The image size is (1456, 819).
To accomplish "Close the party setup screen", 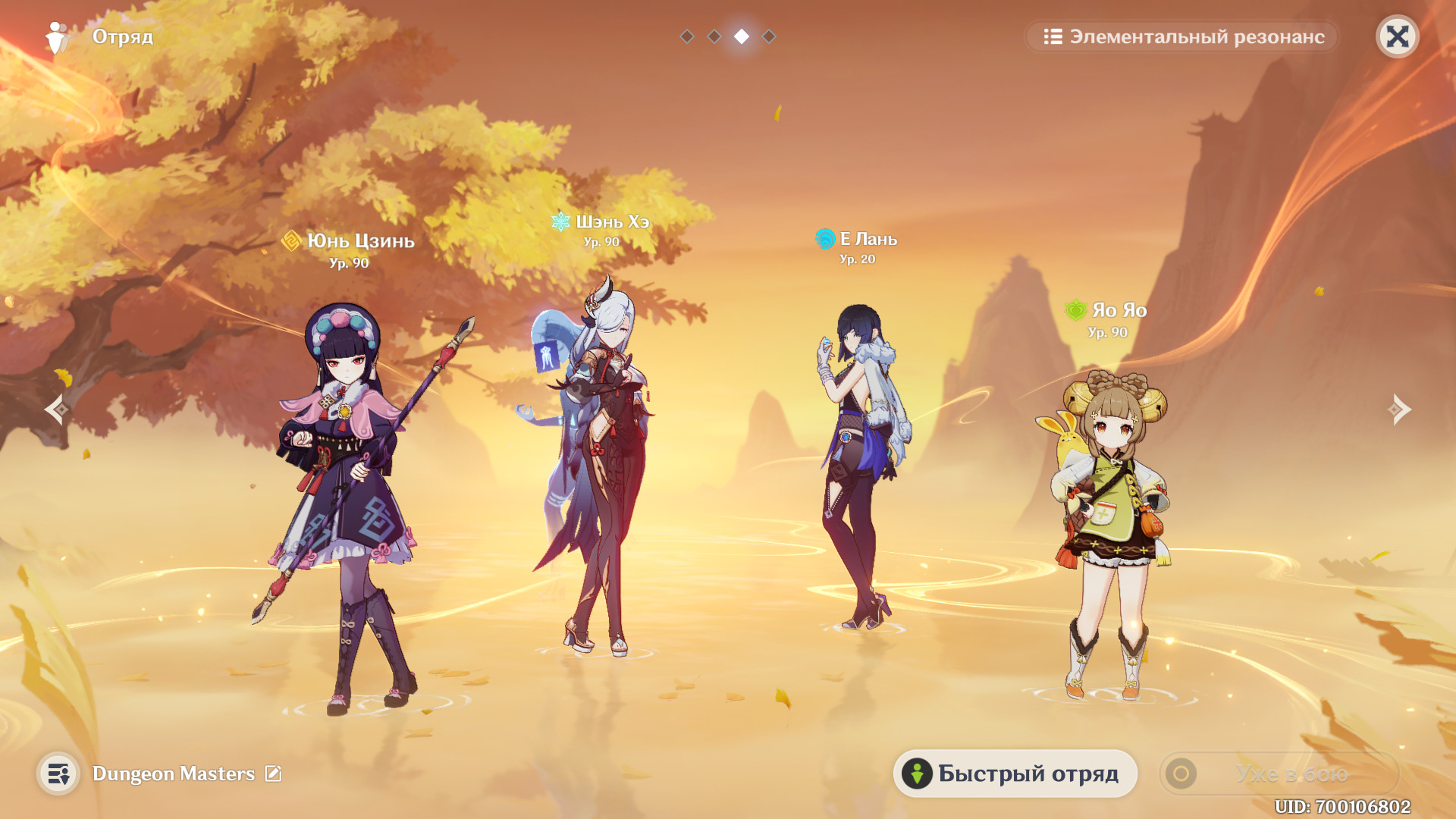I will 1397,36.
